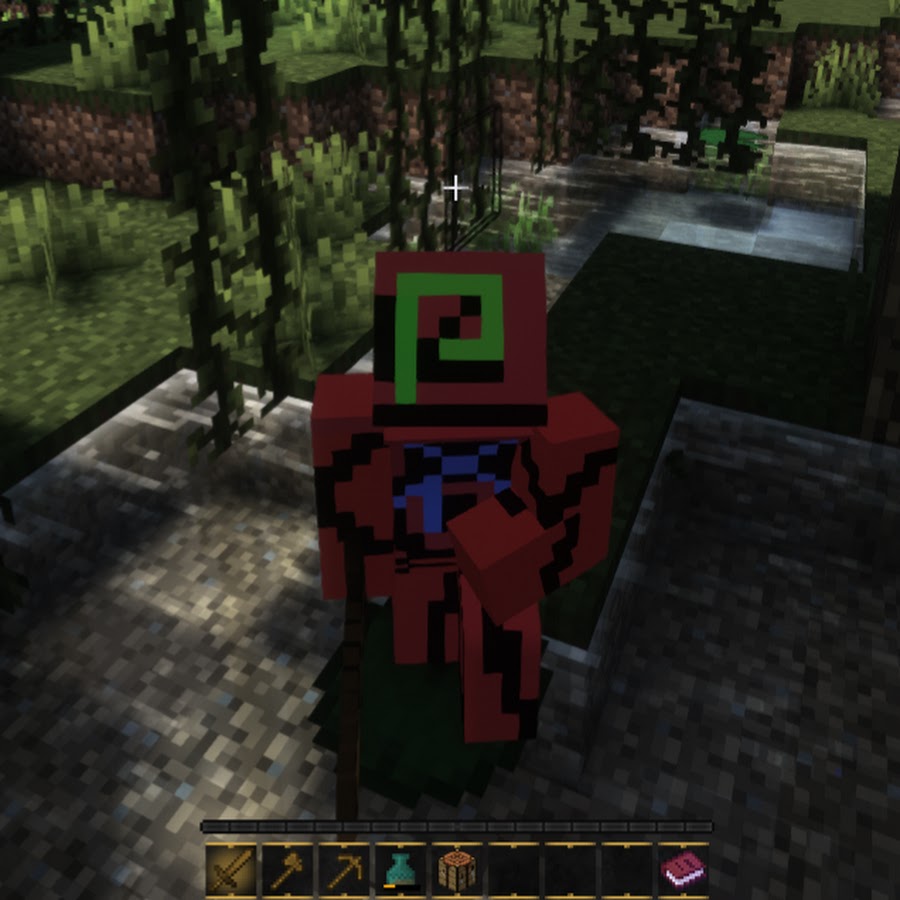
Task: Select the wooden axe hotbar slot
Action: [288, 868]
